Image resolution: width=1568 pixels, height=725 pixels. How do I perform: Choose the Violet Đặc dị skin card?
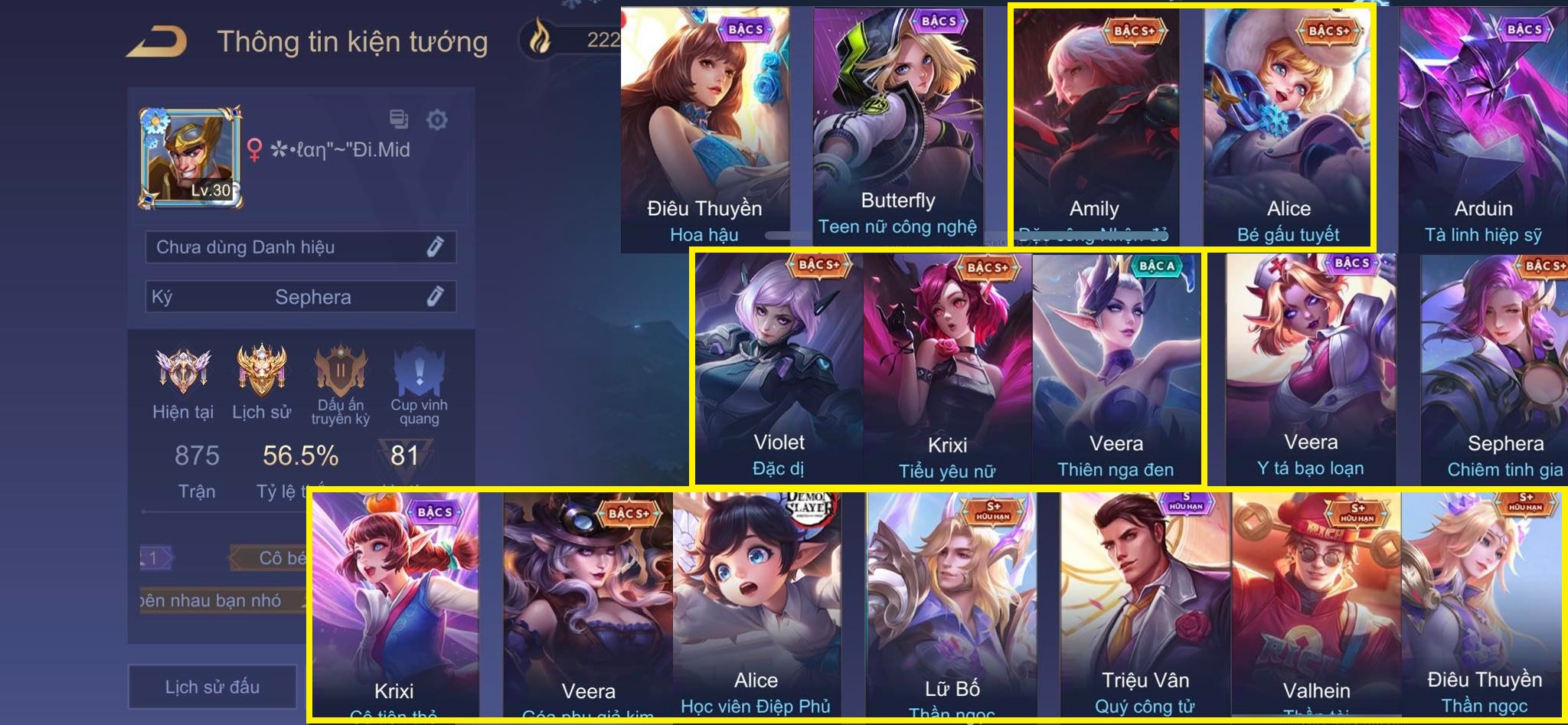pyautogui.click(x=779, y=367)
